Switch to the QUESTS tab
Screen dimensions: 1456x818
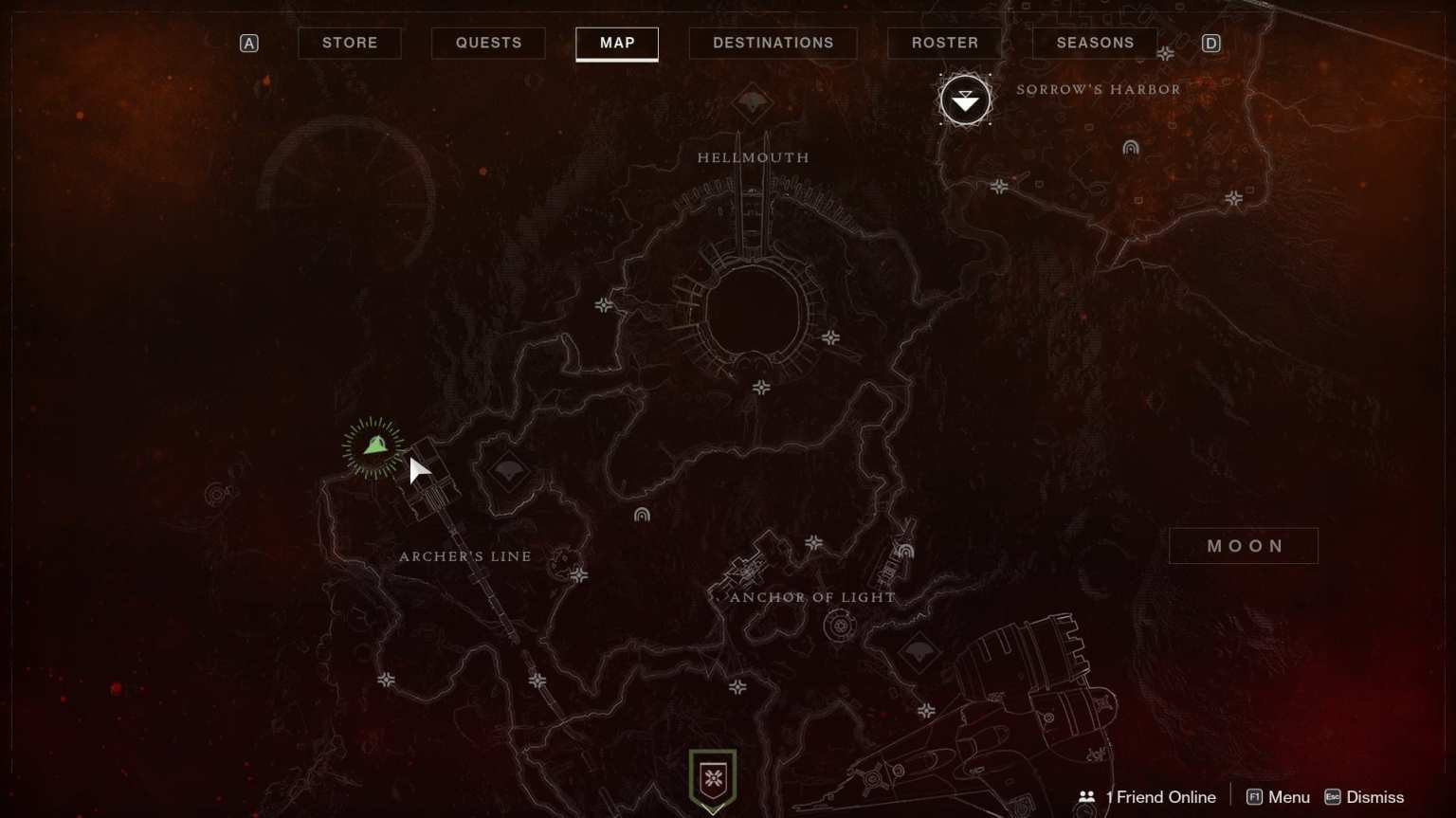487,43
